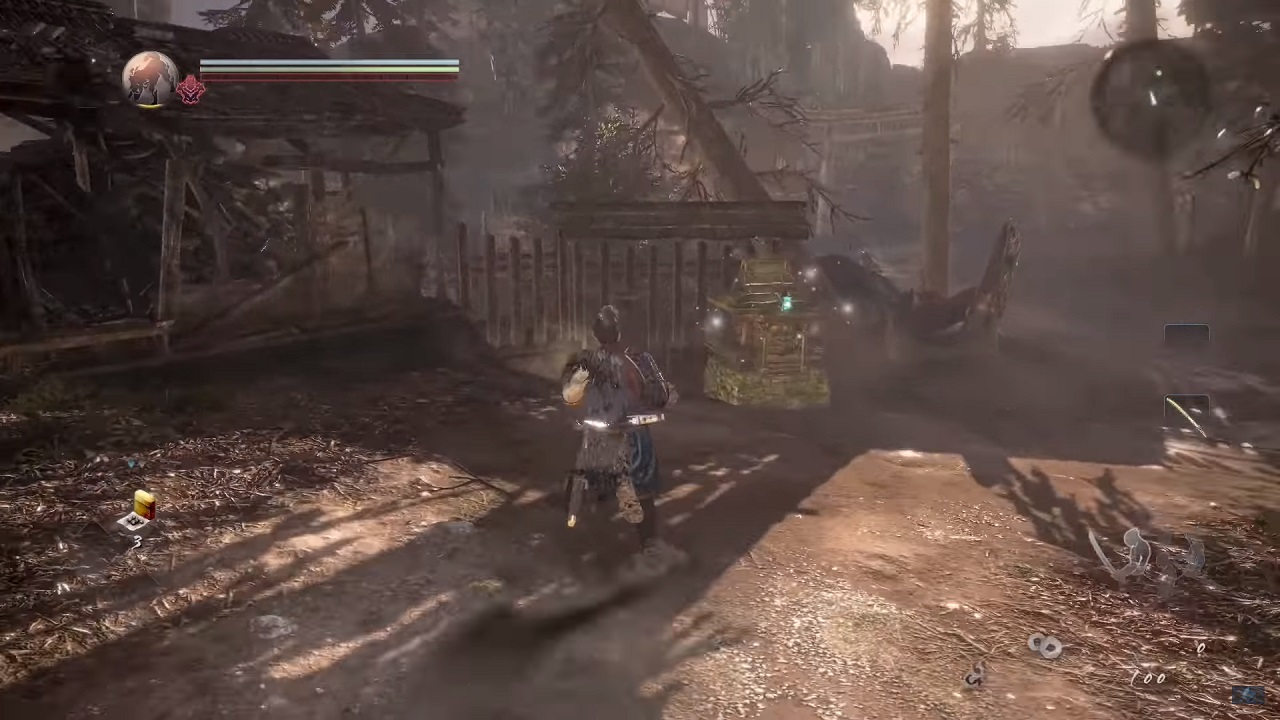
Task: Click the empty quick-item slot above the katana slot
Action: click(1186, 333)
